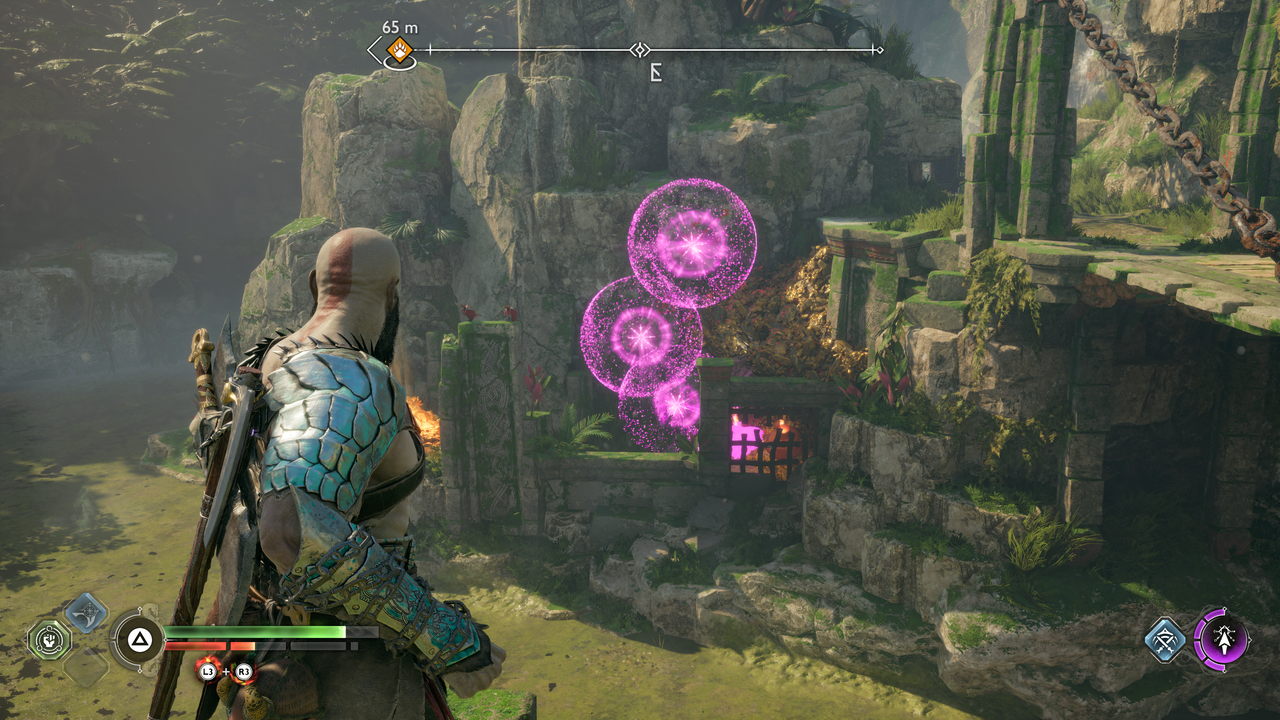Viewport: 1280px width, 720px height.
Task: Select the Leviathan Axe weapon icon
Action: click(85, 614)
